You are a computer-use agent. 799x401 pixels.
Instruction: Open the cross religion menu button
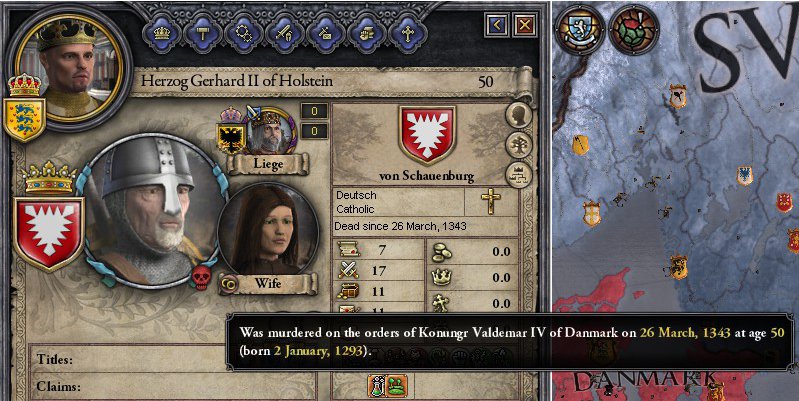(407, 31)
